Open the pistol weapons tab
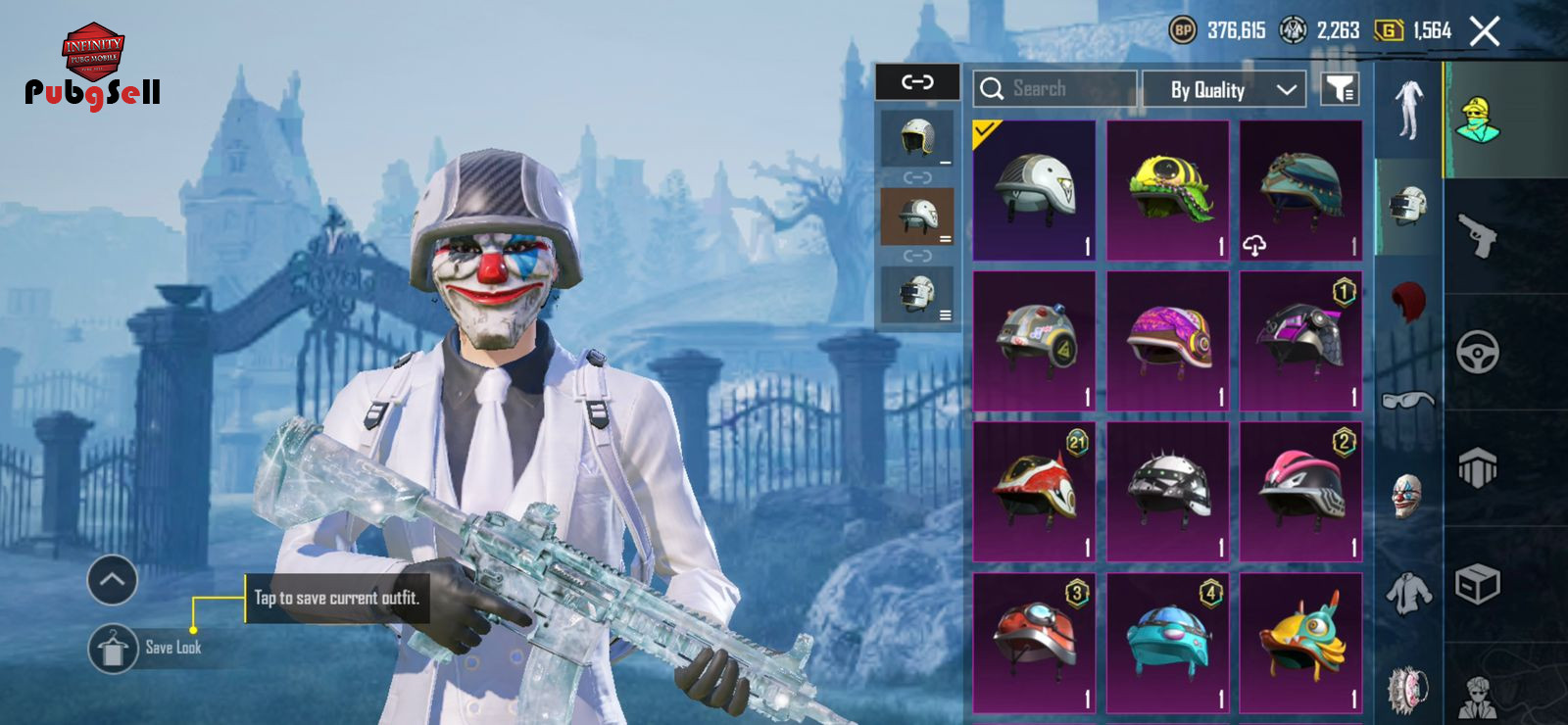 tap(1478, 235)
